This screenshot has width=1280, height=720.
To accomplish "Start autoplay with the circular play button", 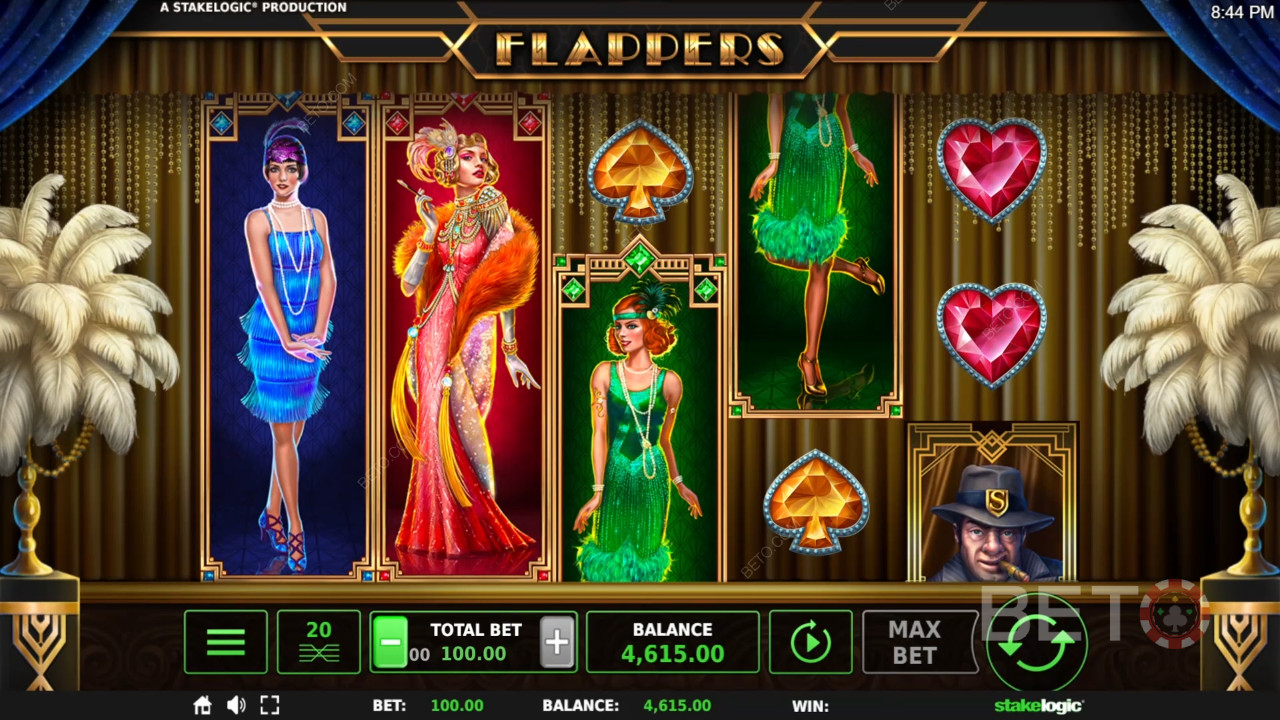I will coord(810,642).
